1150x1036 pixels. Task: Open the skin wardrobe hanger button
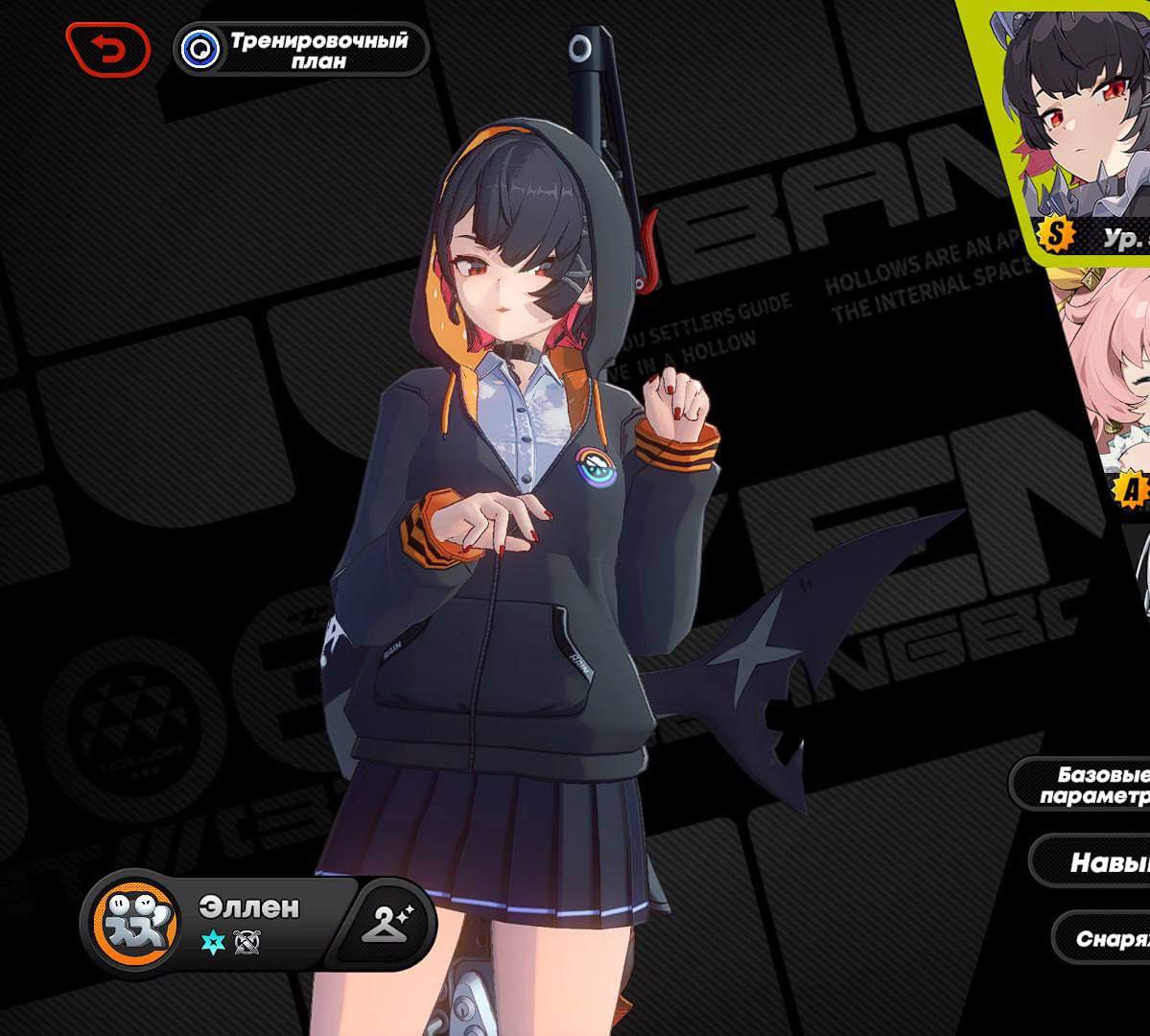[x=385, y=923]
